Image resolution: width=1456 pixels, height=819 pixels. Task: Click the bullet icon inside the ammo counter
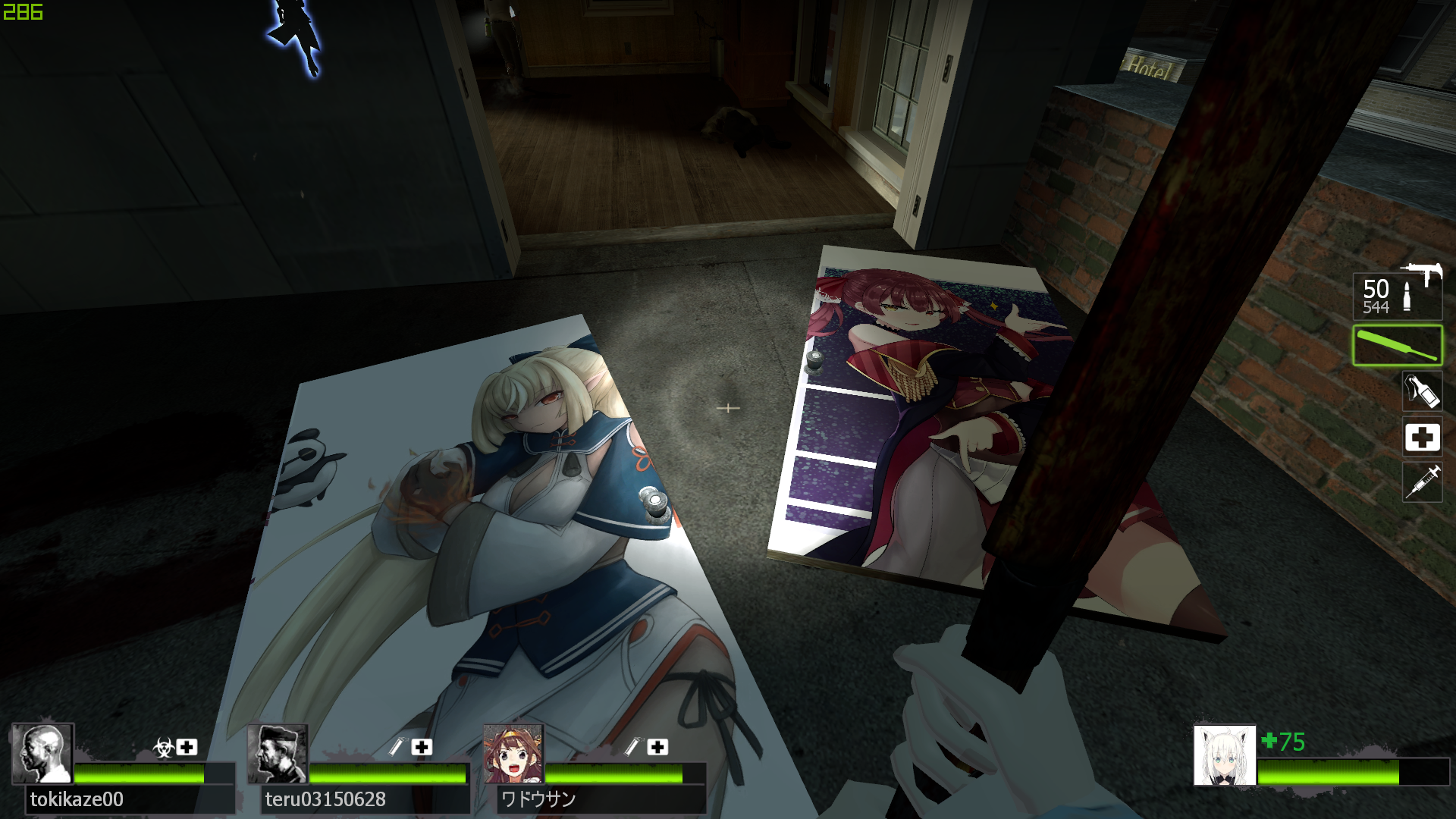tap(1408, 294)
